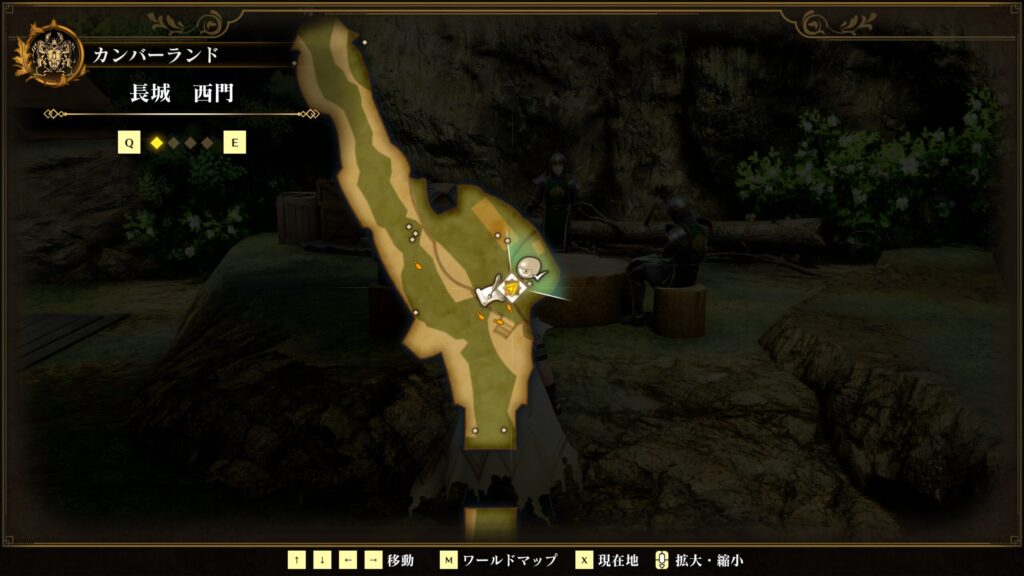Image resolution: width=1024 pixels, height=576 pixels.
Task: Click the Cumberland coat of arms emblem
Action: 48,54
